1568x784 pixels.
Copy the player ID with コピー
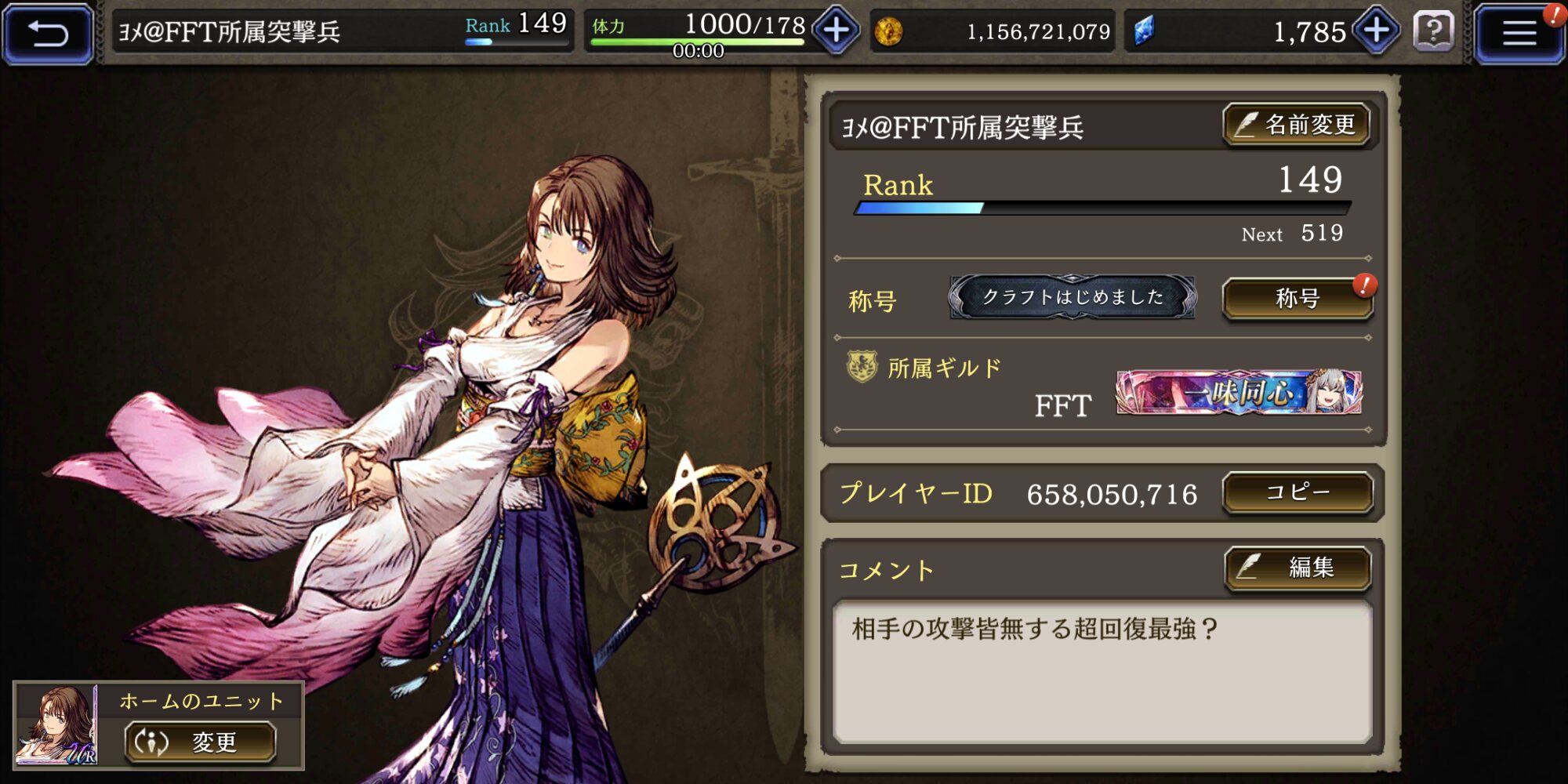pyautogui.click(x=1298, y=492)
